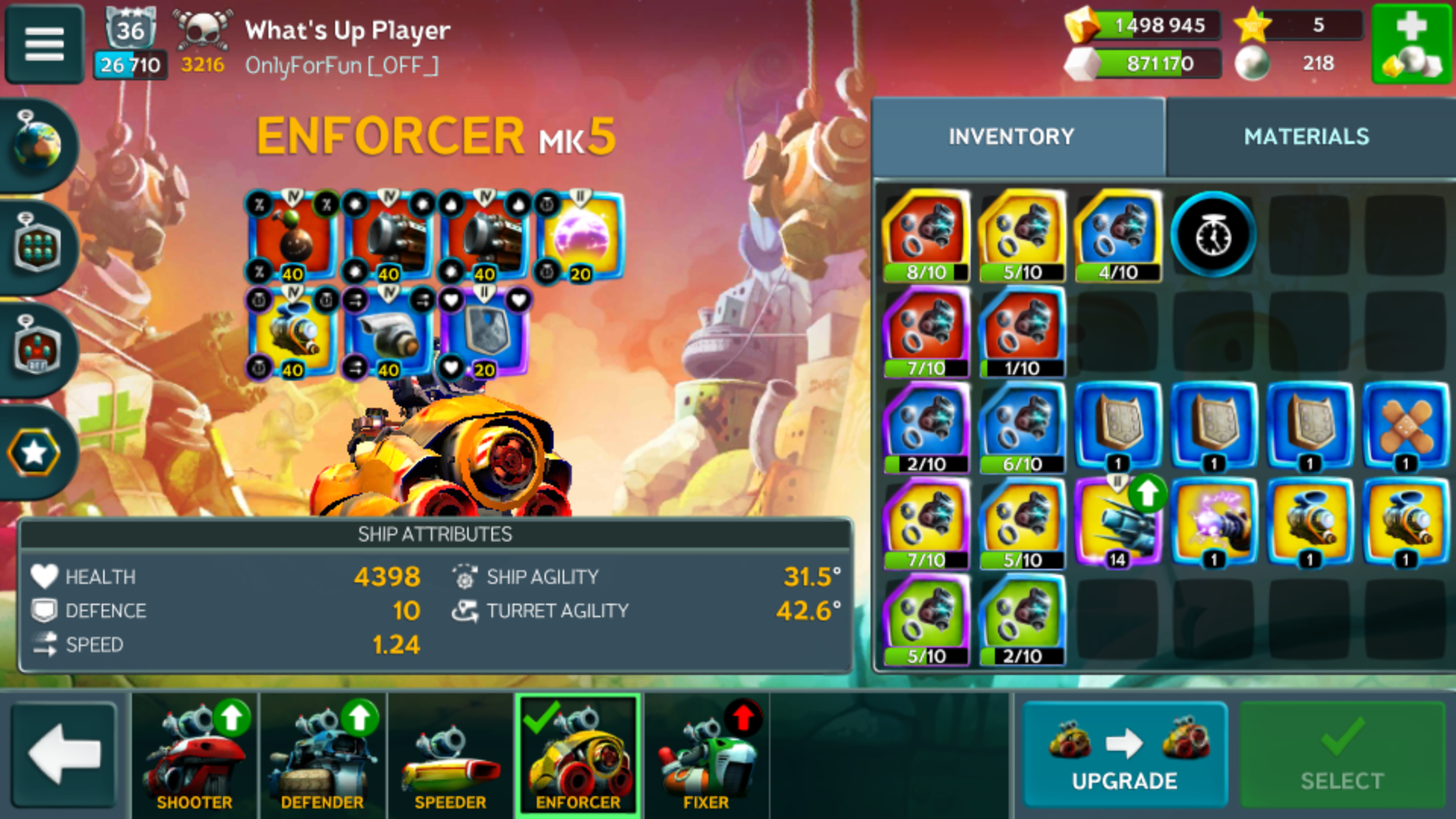Open the shop with green plus button

[1411, 44]
